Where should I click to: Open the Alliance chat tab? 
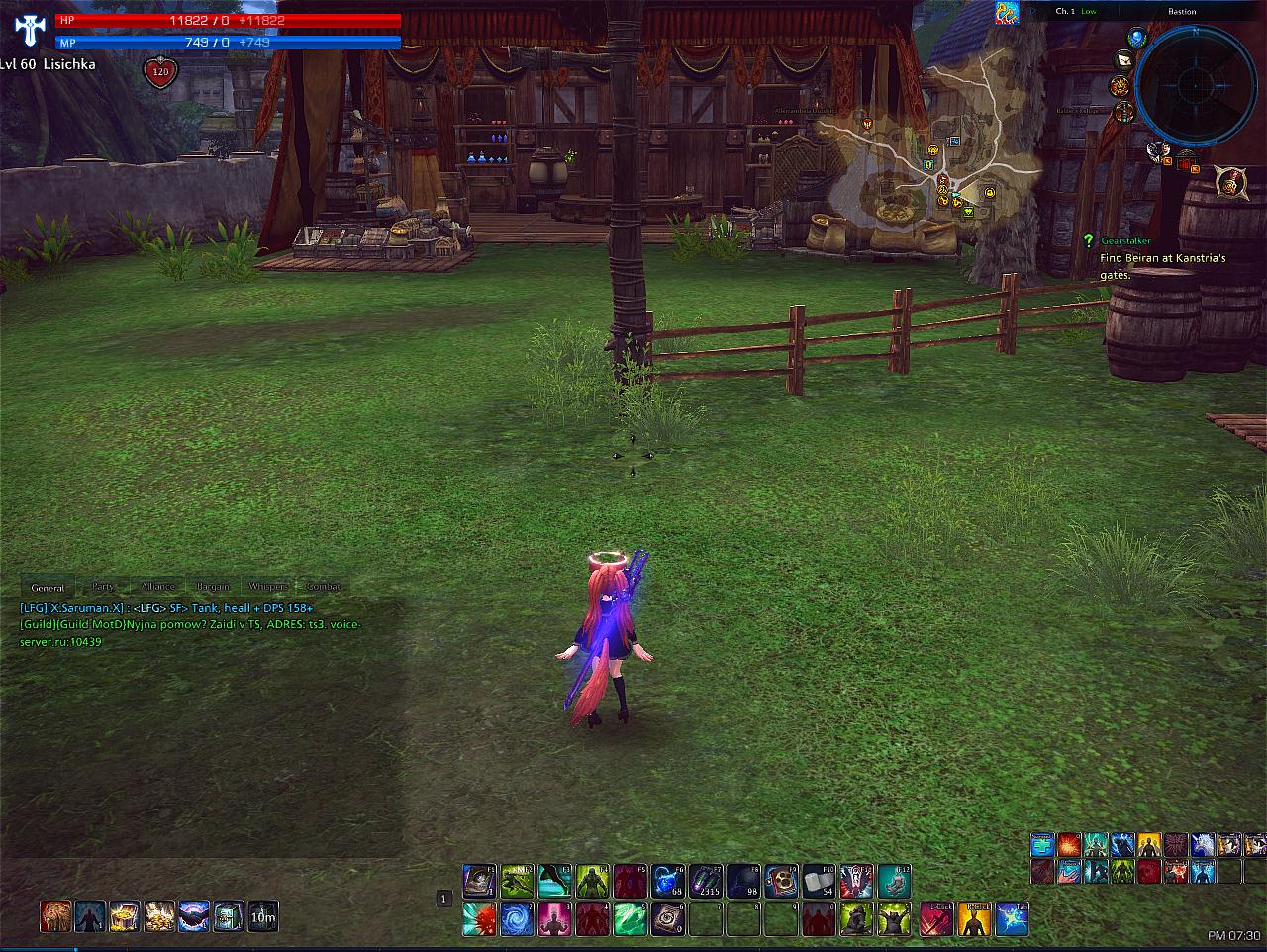tap(157, 587)
